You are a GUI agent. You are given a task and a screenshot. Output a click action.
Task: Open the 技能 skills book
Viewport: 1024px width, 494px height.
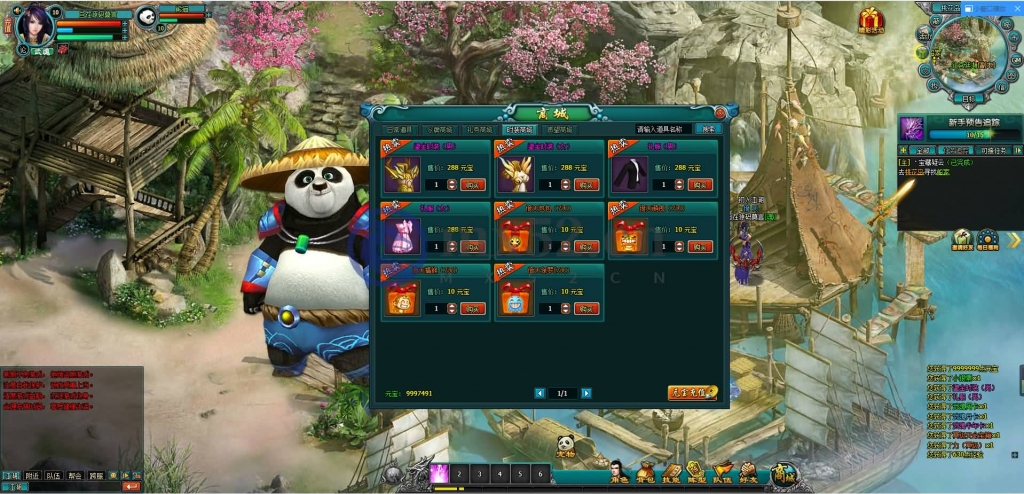click(x=672, y=473)
